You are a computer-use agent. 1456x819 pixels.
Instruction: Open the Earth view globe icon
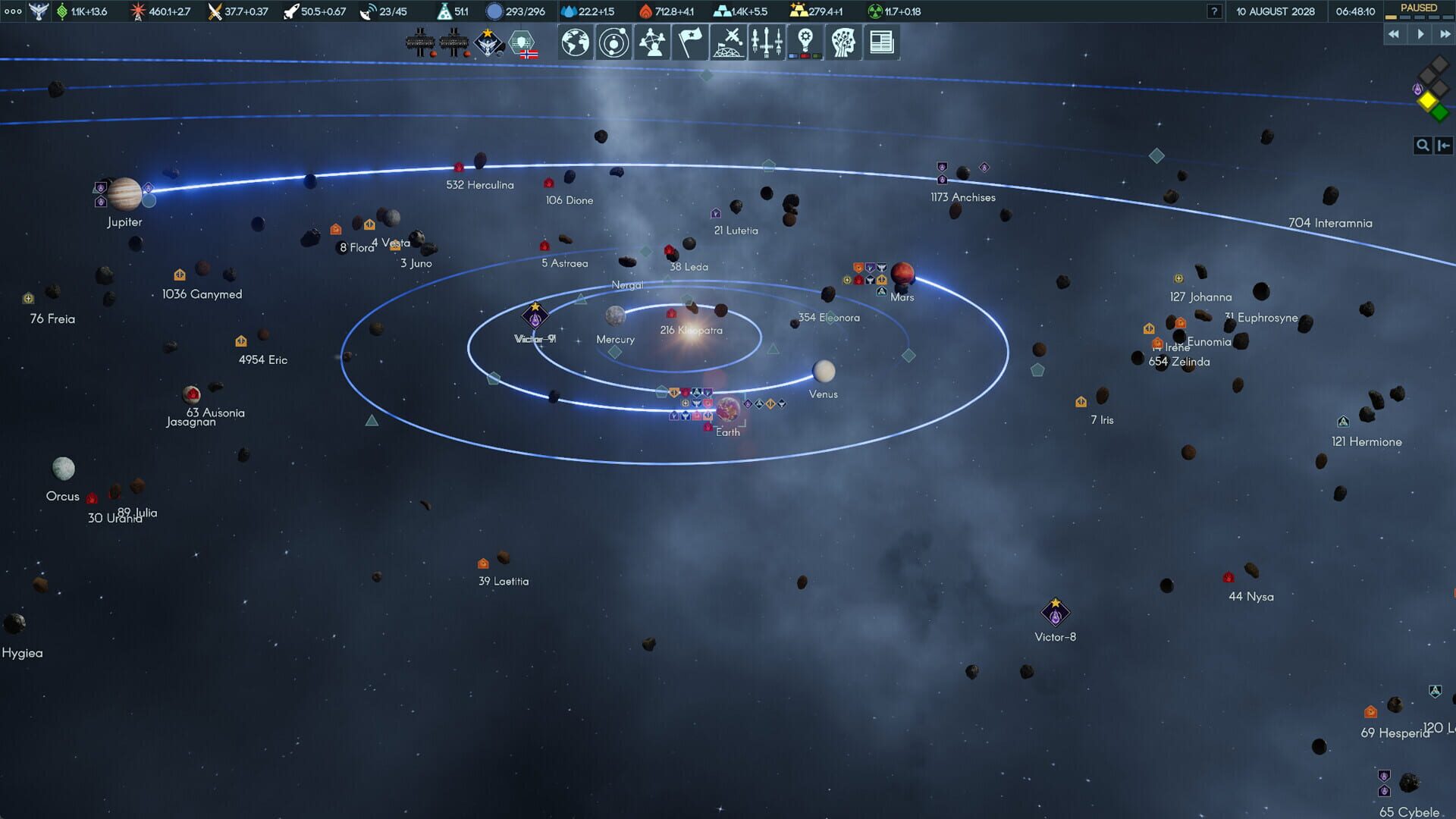[574, 42]
